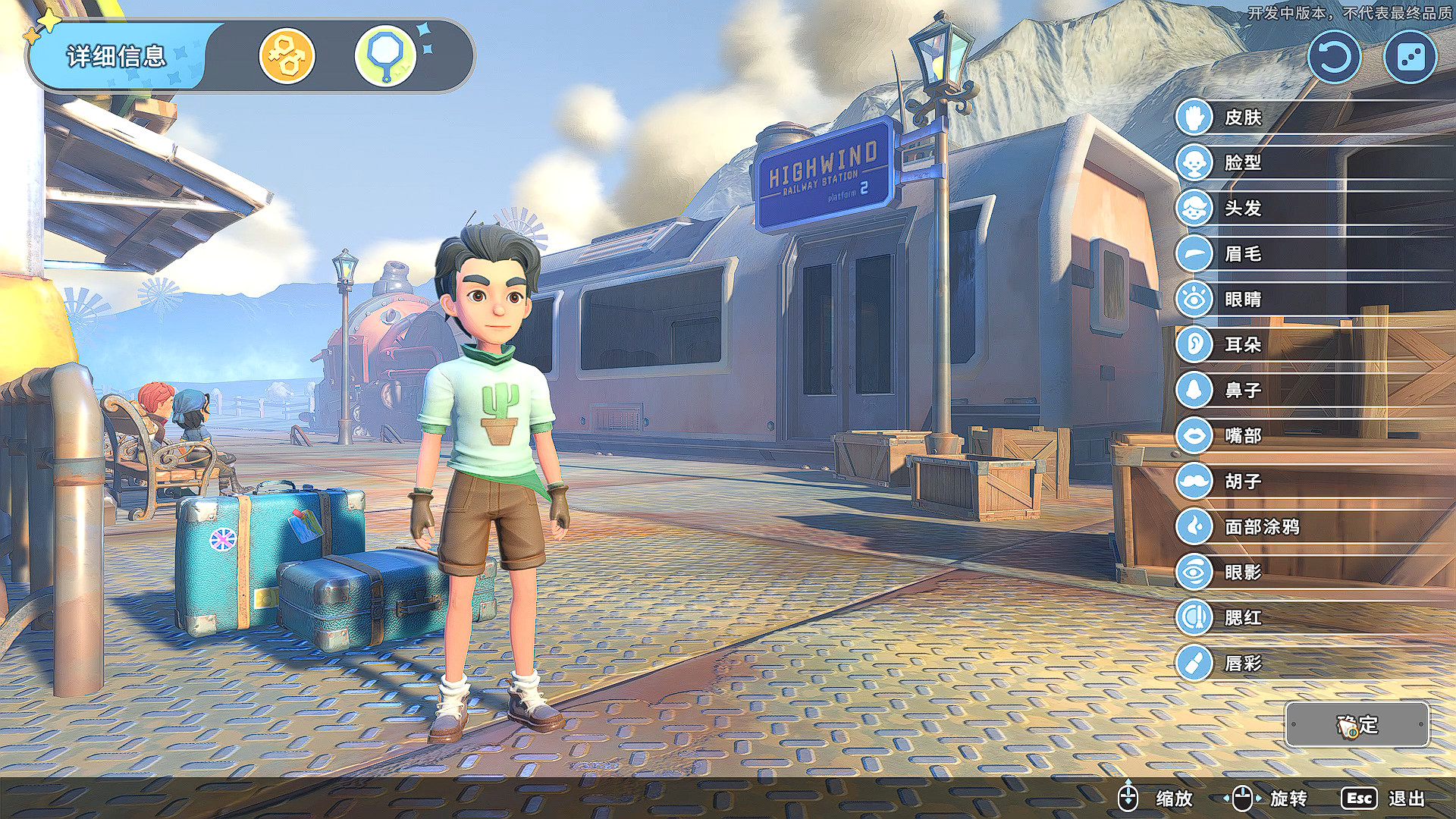This screenshot has height=819, width=1456.
Task: Switch to the orange gears preset tab
Action: [x=287, y=56]
